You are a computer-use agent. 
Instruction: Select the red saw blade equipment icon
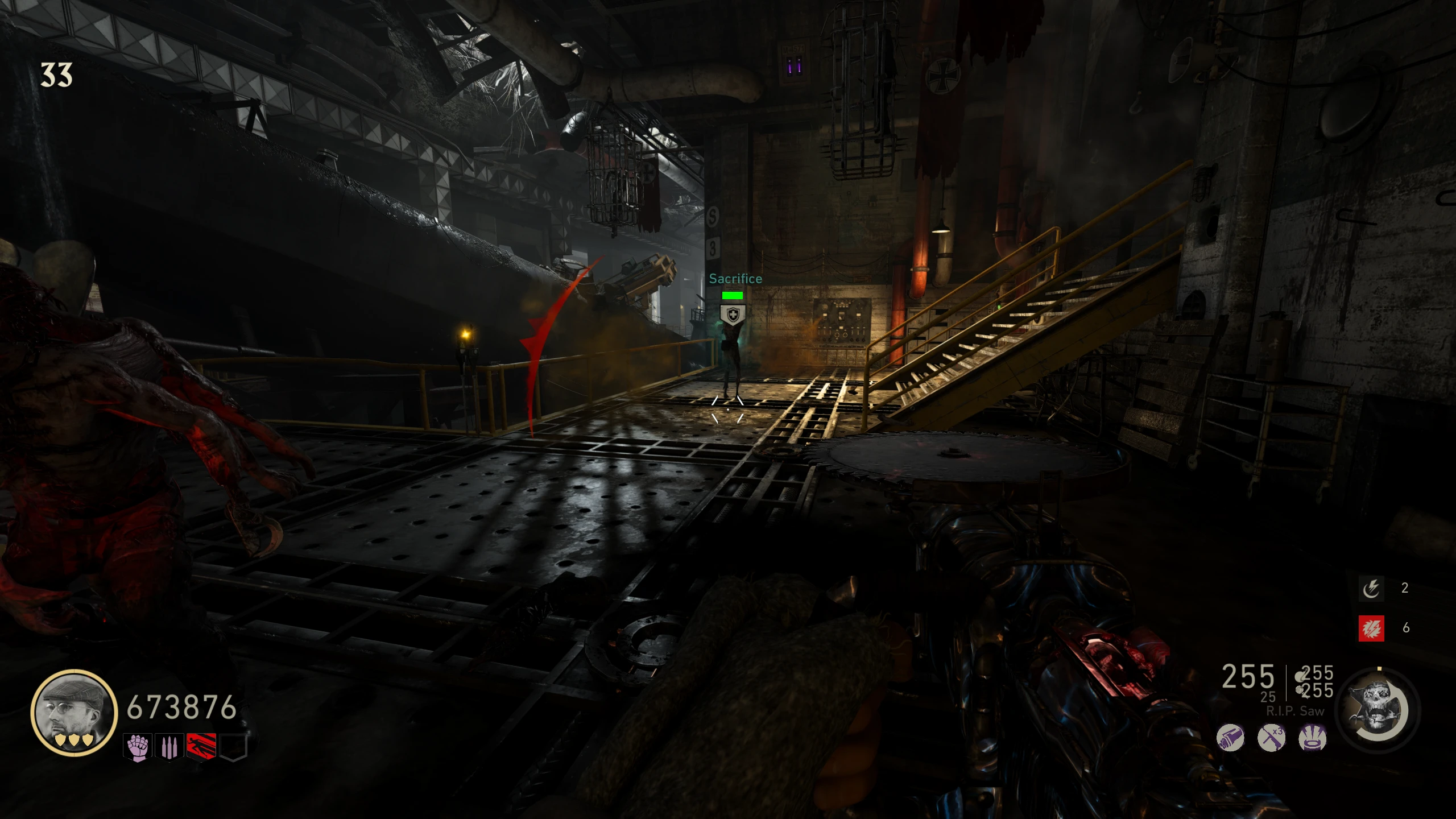pyautogui.click(x=1371, y=628)
